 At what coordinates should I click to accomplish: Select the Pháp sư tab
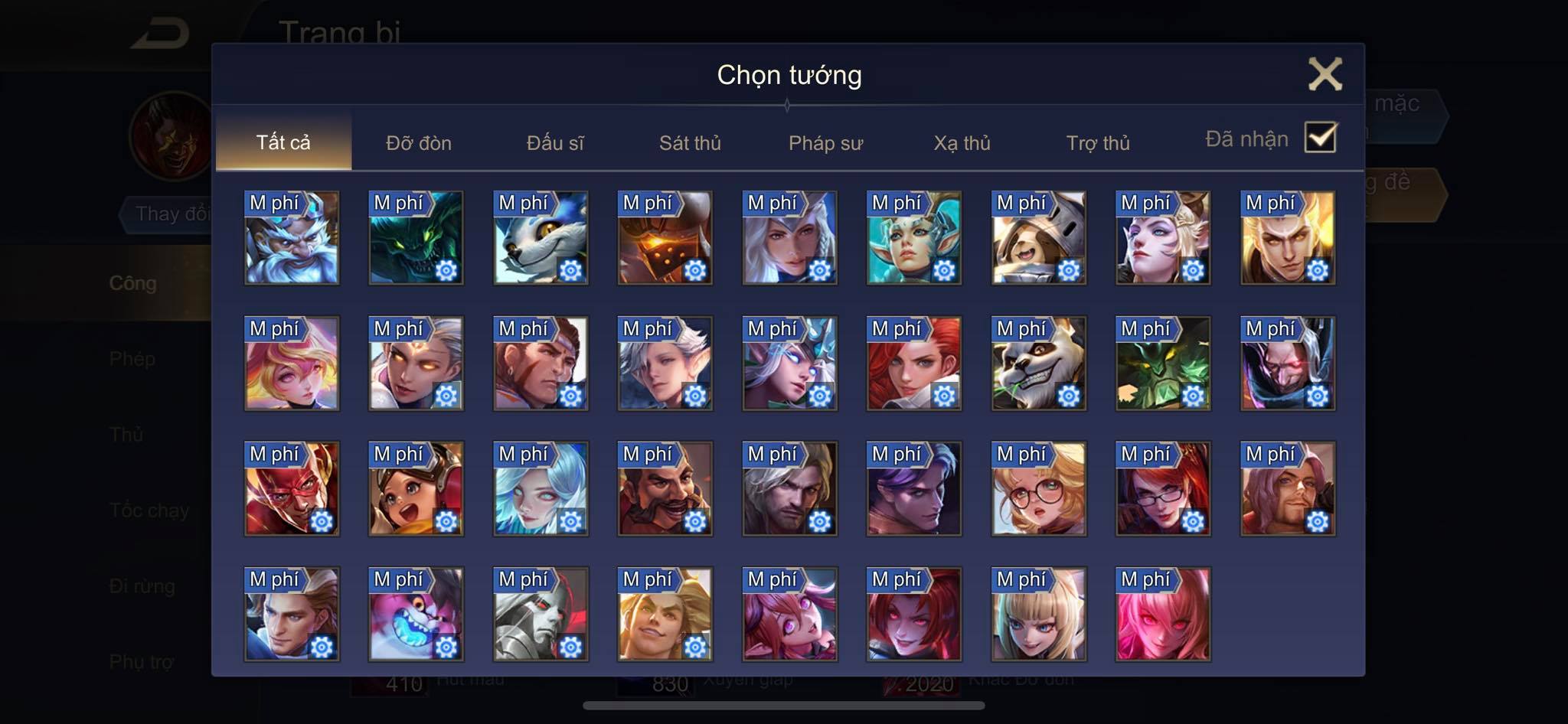tap(825, 142)
